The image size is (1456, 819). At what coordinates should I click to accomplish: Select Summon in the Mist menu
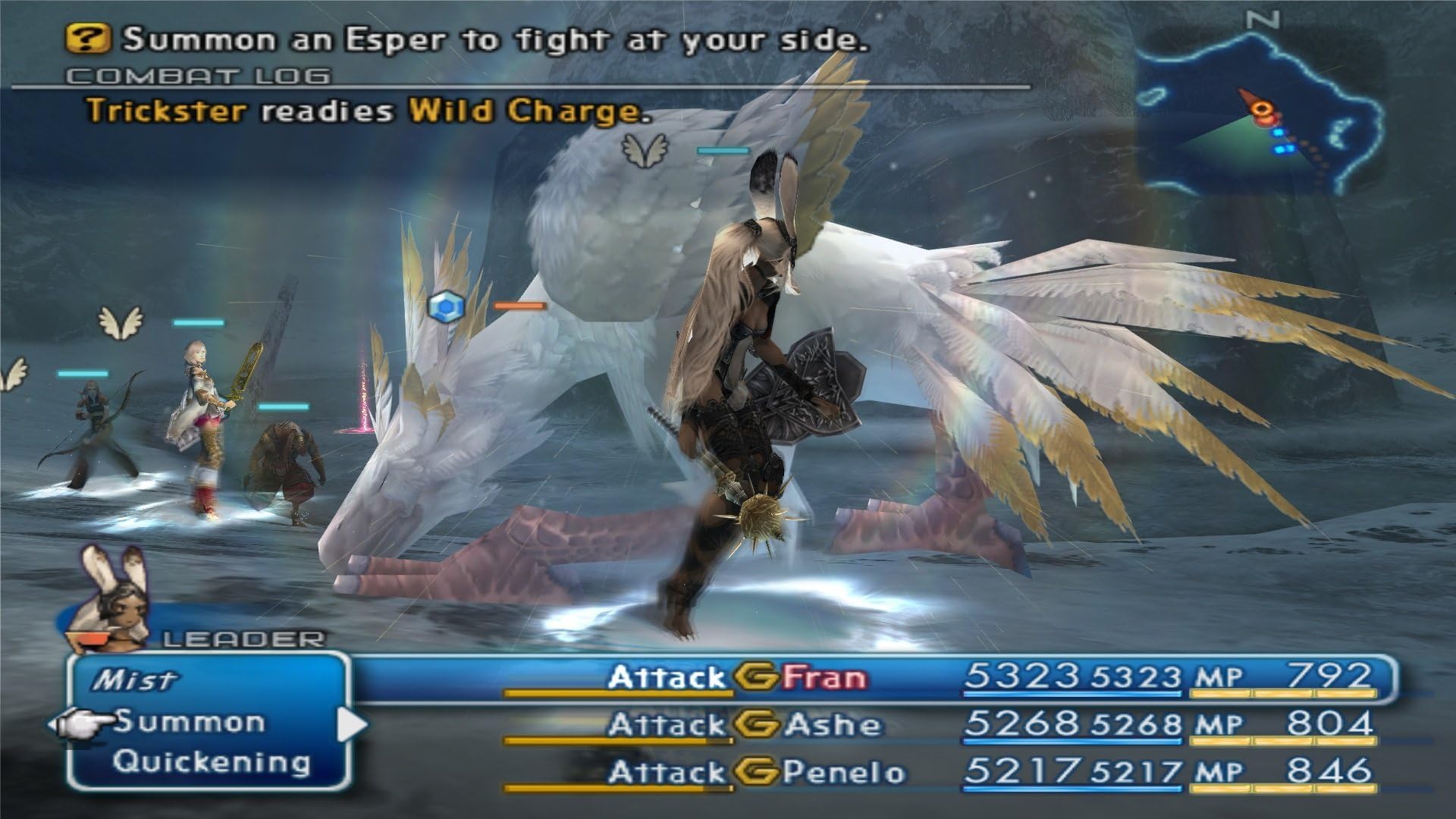[x=189, y=723]
